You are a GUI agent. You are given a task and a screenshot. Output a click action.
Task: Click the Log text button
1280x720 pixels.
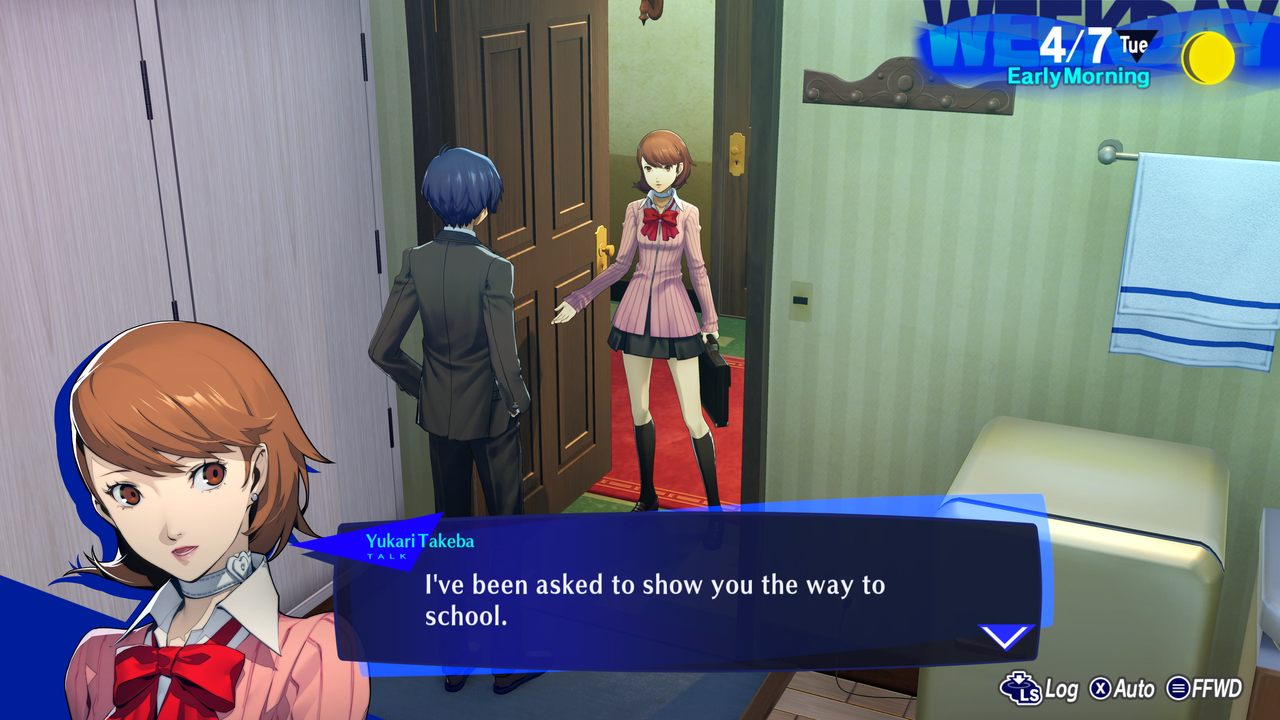point(1060,690)
